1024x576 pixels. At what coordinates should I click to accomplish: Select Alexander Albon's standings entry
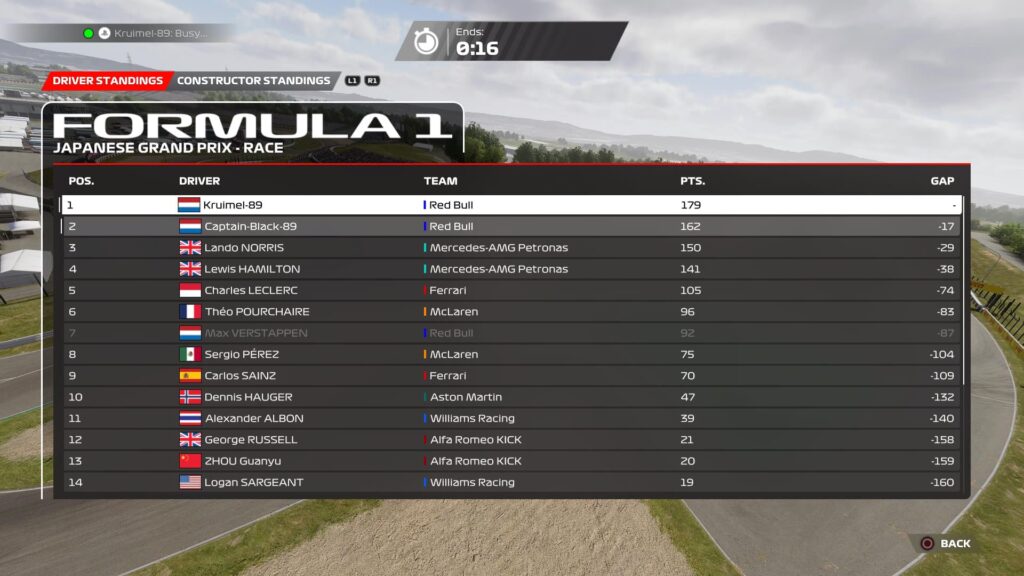click(510, 418)
